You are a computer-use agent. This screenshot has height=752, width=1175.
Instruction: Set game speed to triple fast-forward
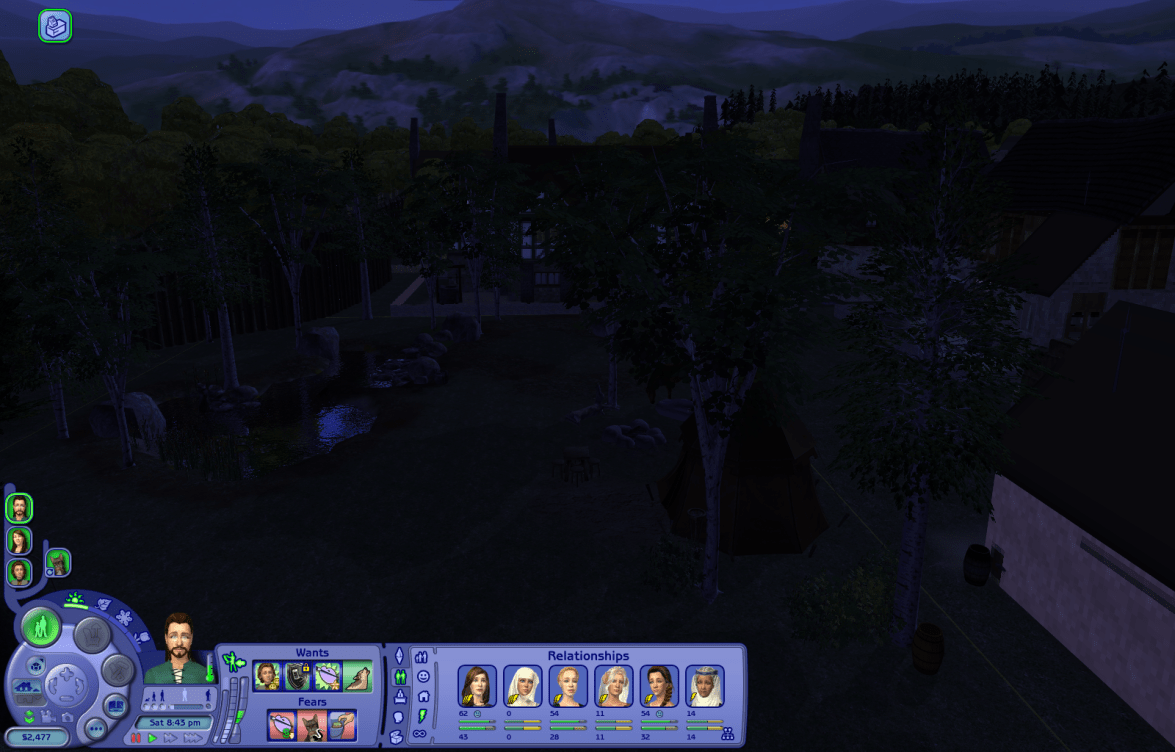pos(191,738)
